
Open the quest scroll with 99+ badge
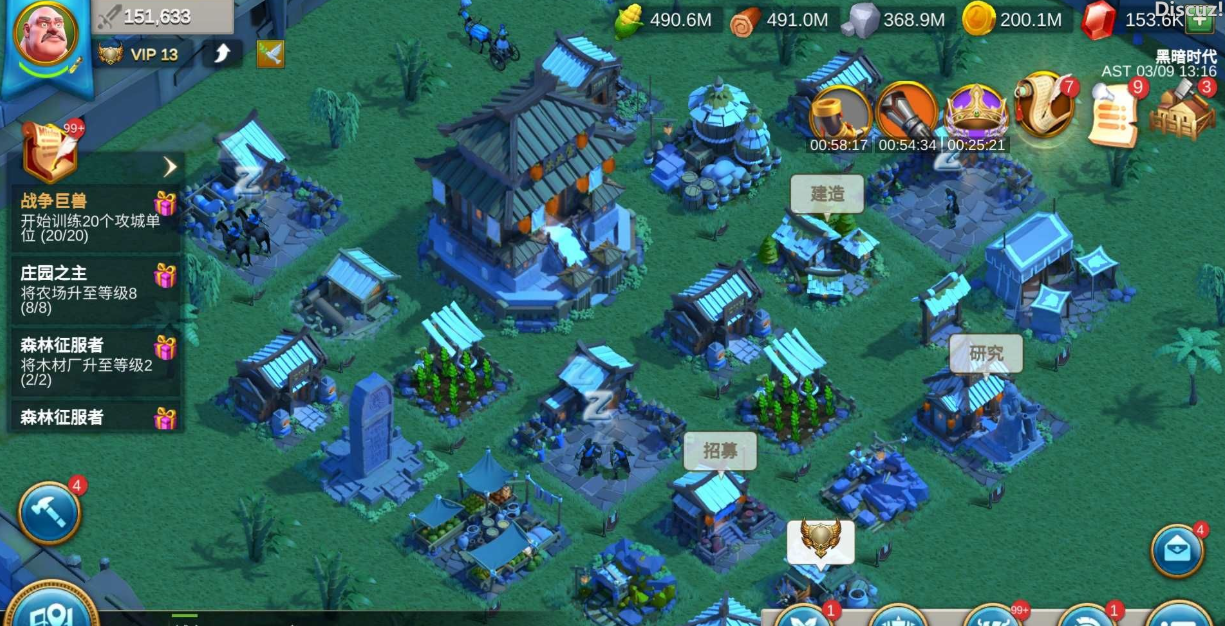click(x=49, y=149)
